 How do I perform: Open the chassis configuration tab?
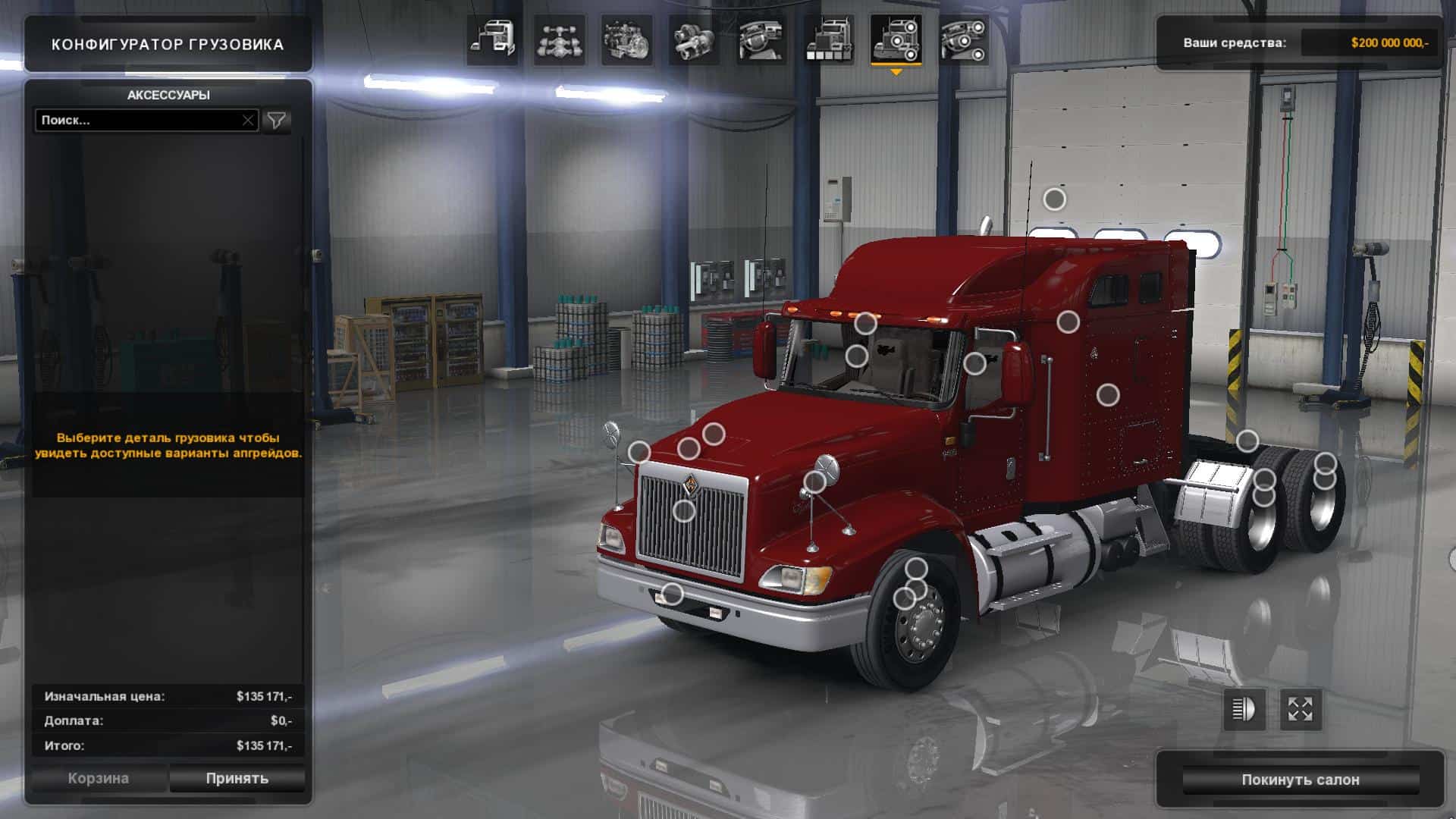pyautogui.click(x=560, y=40)
